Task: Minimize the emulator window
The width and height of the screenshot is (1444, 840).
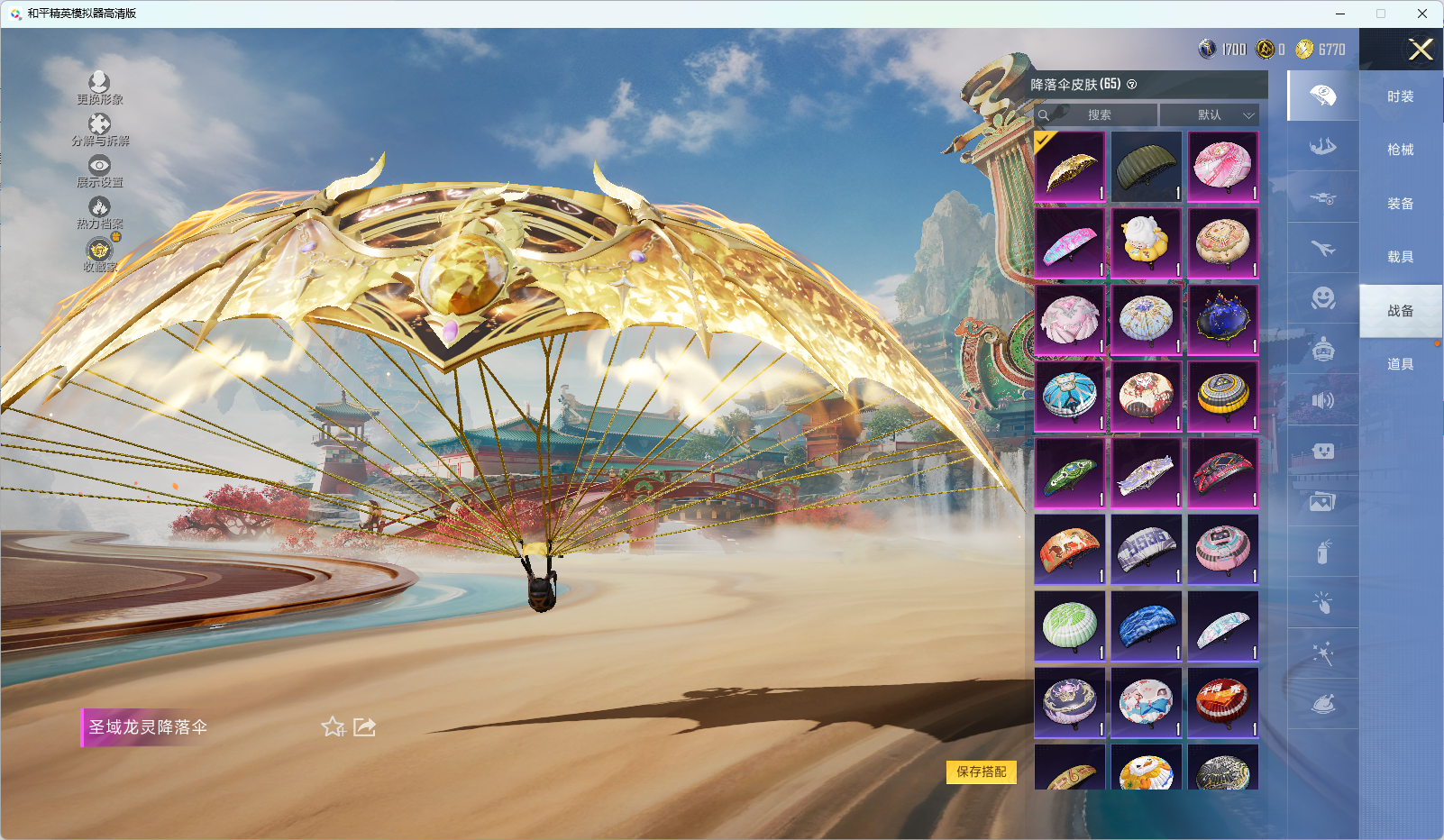Action: (1339, 14)
